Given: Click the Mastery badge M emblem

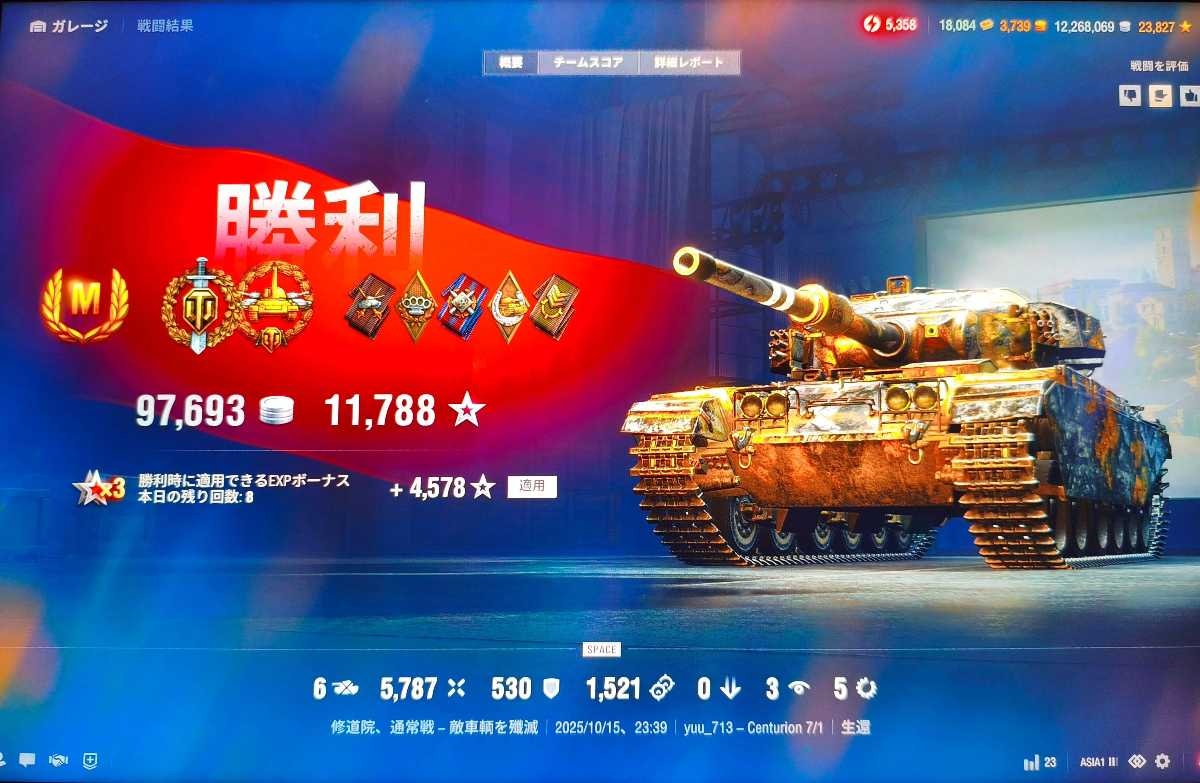Looking at the screenshot, I should tap(85, 304).
